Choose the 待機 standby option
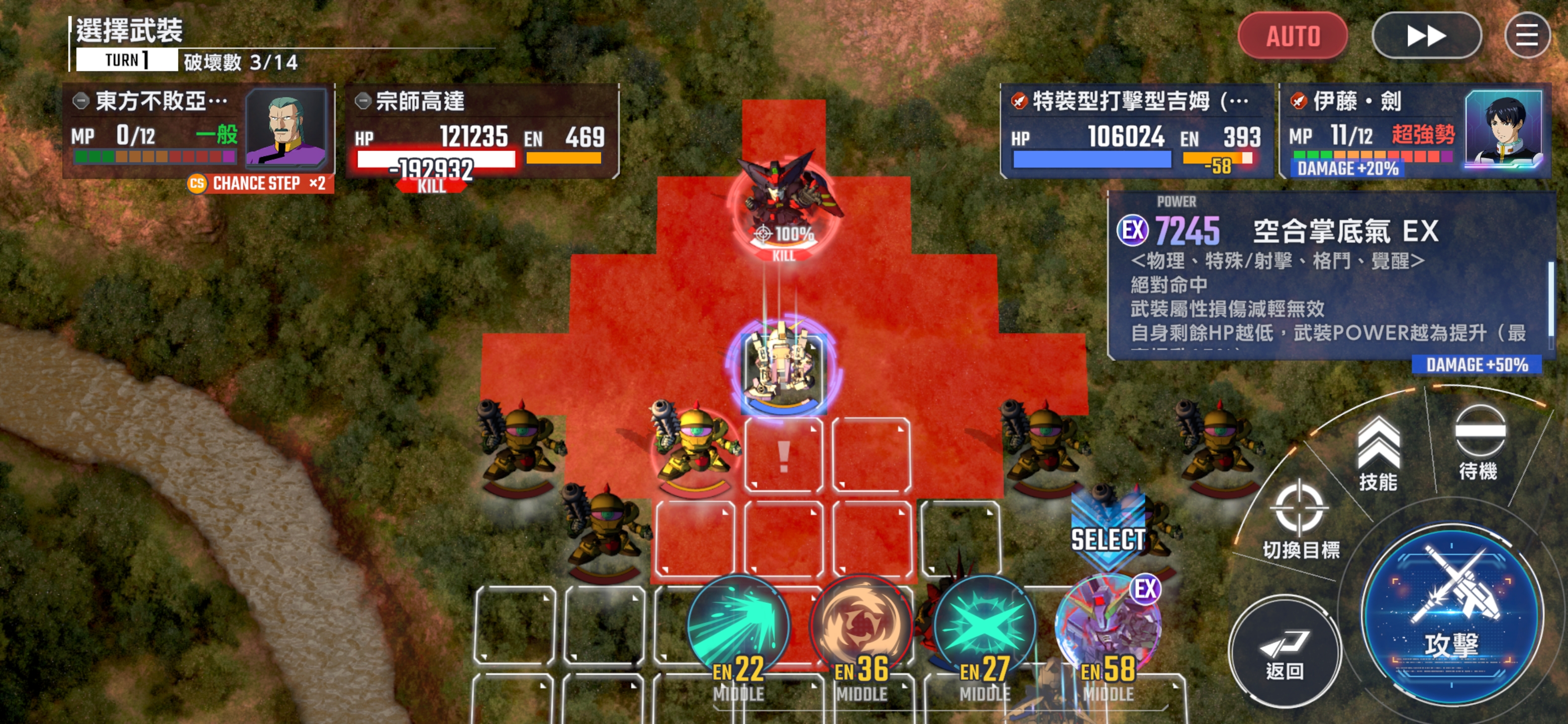The height and width of the screenshot is (724, 1568). tap(1479, 442)
